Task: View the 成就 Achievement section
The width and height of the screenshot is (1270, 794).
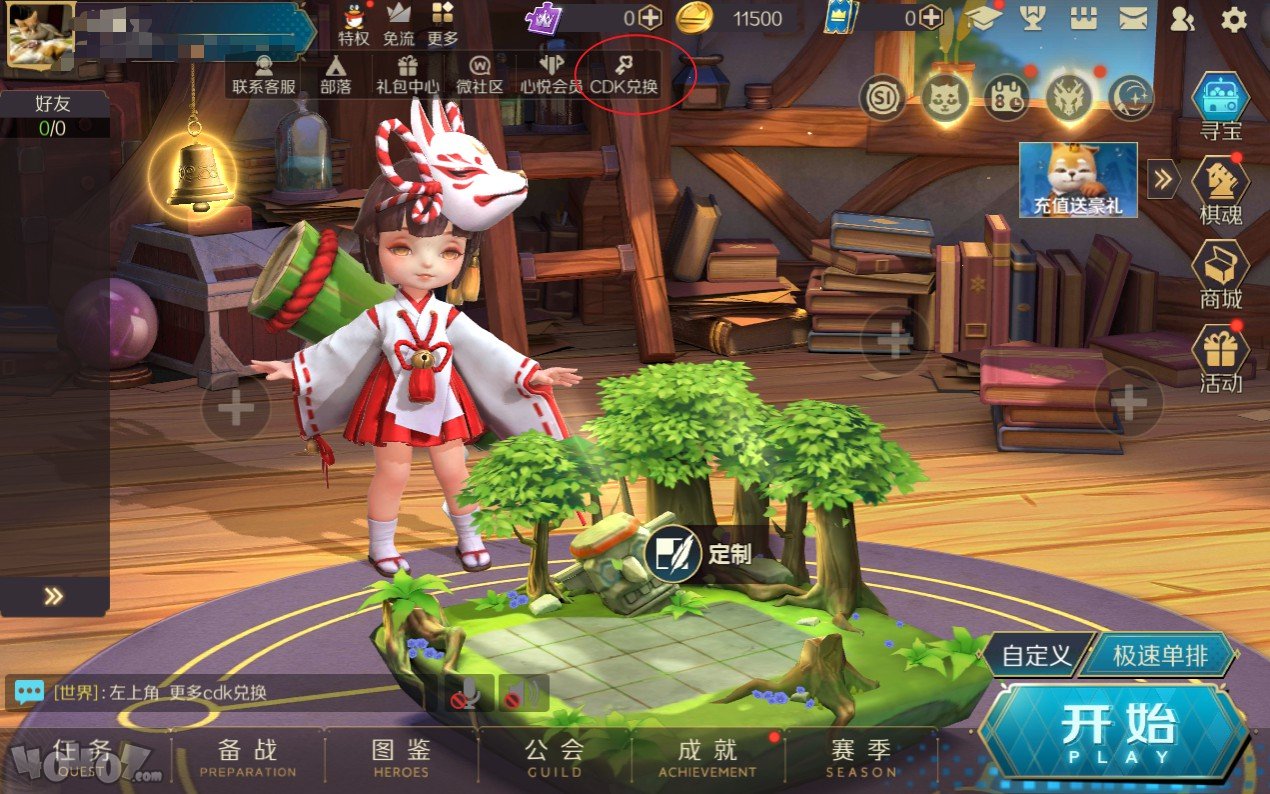Action: coord(708,757)
